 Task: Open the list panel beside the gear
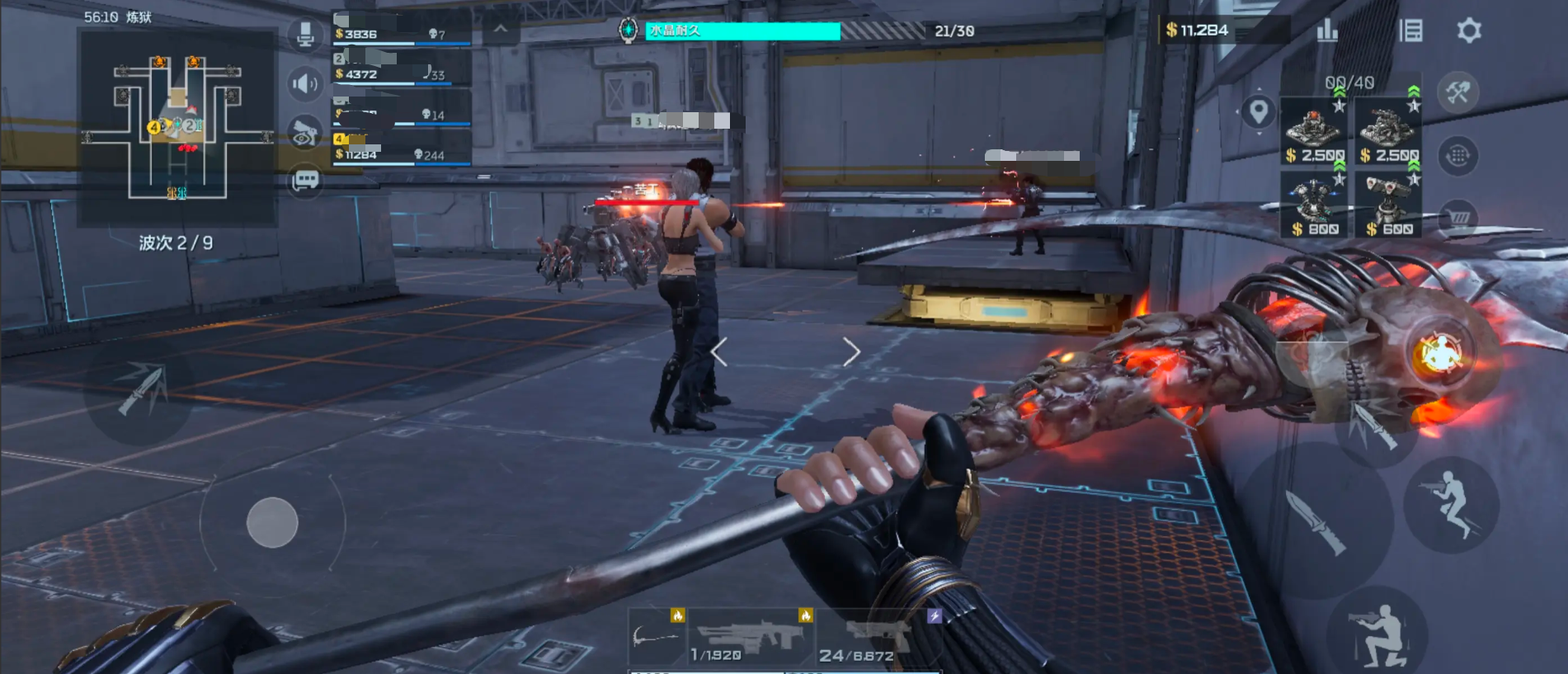(1411, 31)
